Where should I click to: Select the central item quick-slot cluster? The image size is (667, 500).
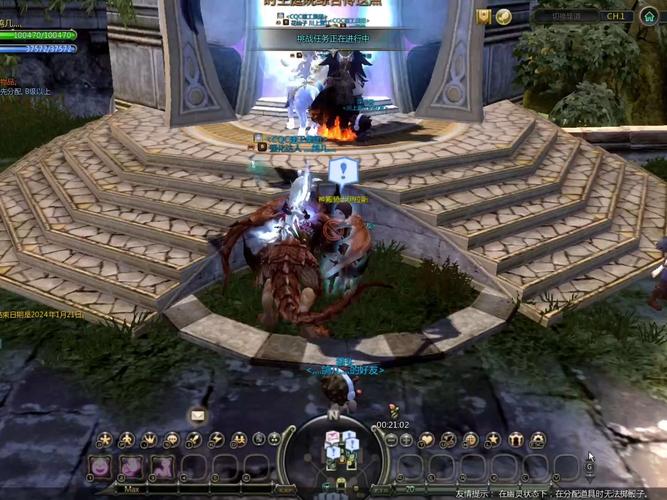coord(340,451)
